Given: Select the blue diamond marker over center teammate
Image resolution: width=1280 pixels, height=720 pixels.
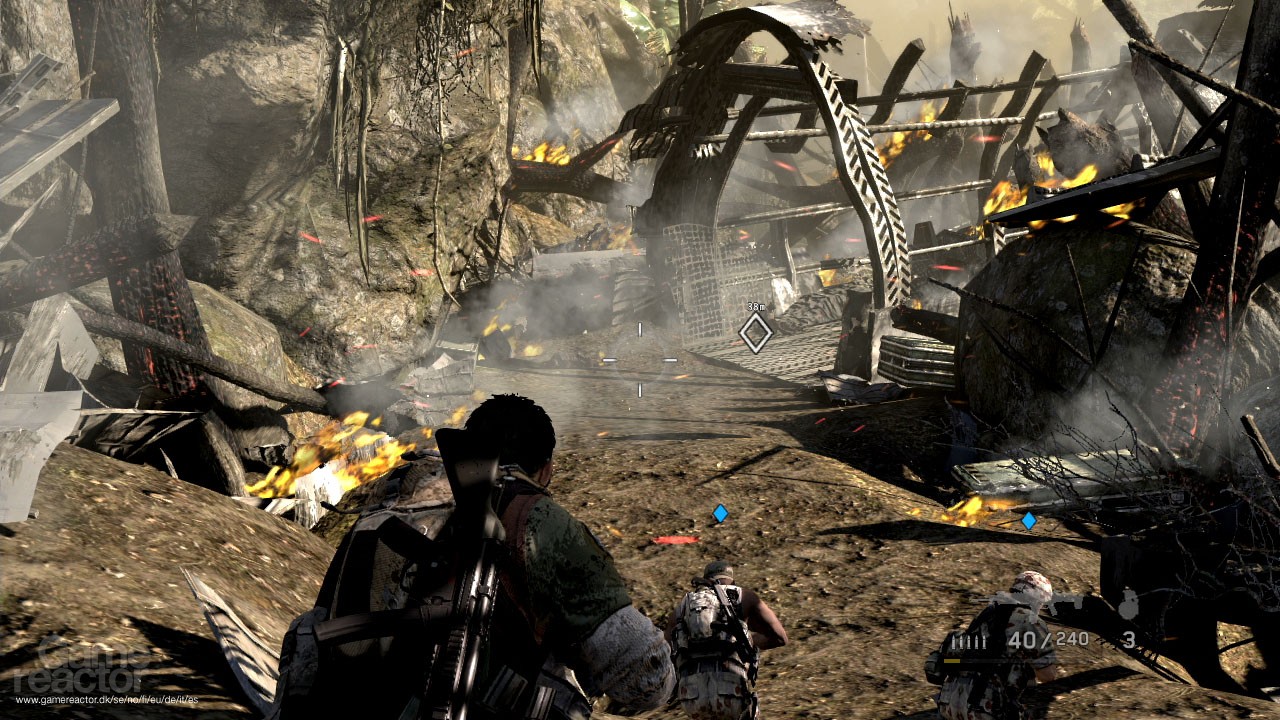Looking at the screenshot, I should coord(718,514).
